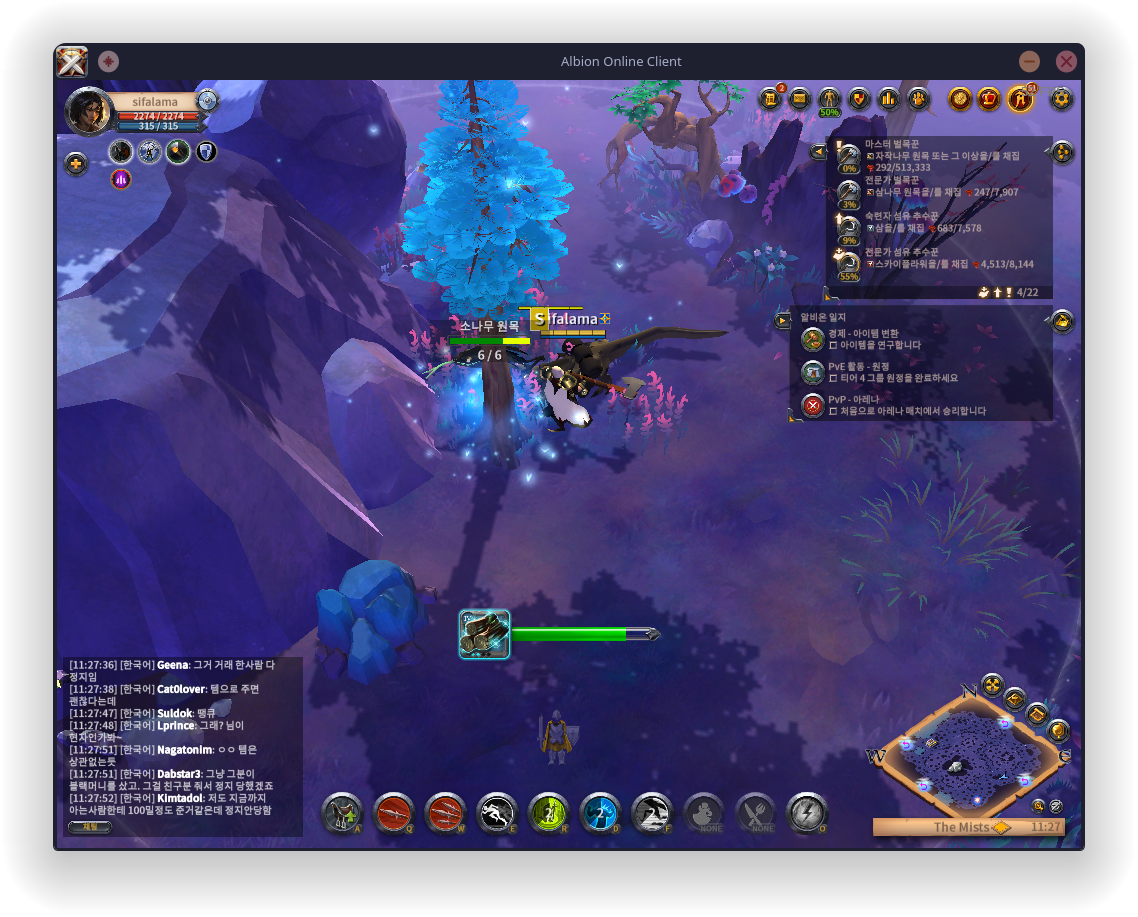Open the character figure icon showing 50%
1138x917 pixels.
click(829, 99)
